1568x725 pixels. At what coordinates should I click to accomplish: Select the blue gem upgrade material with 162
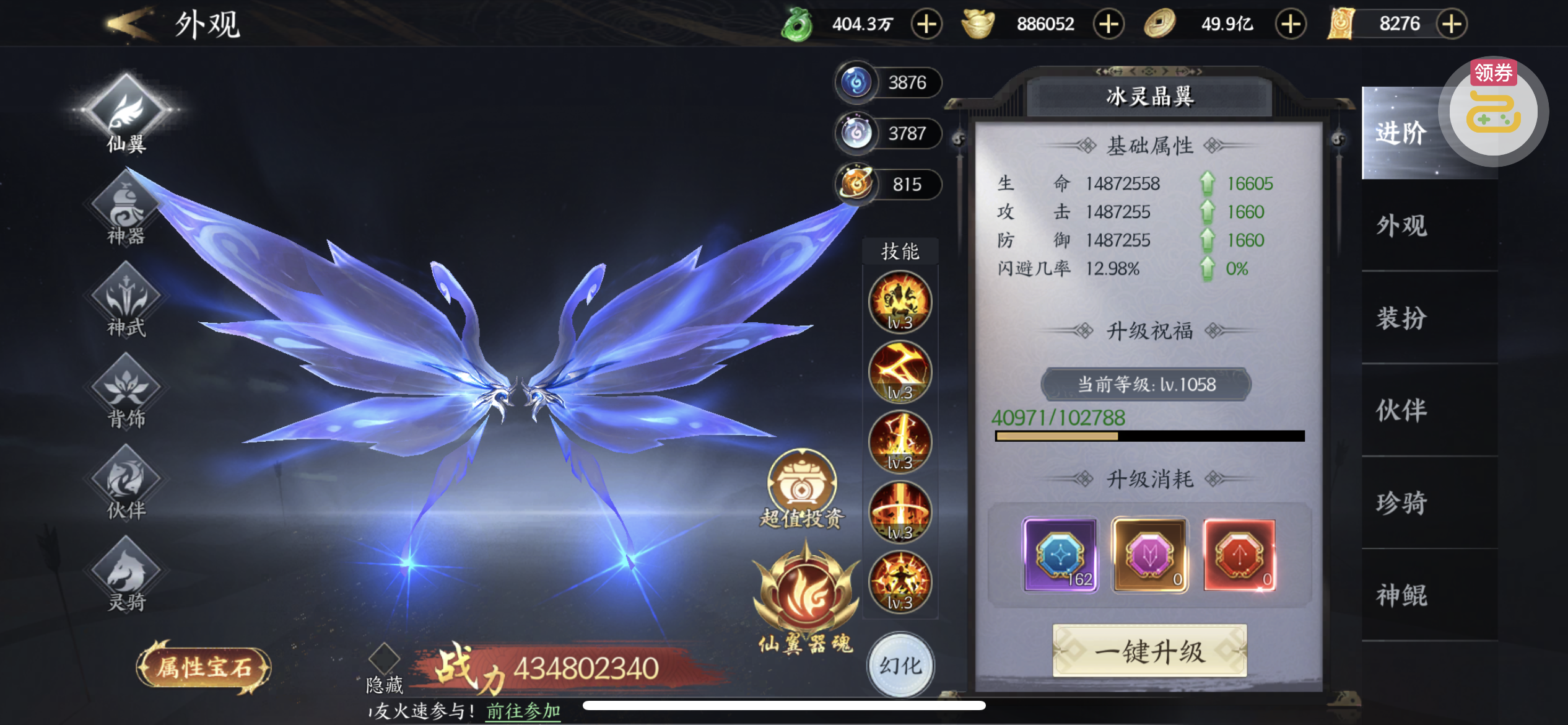pyautogui.click(x=1060, y=555)
